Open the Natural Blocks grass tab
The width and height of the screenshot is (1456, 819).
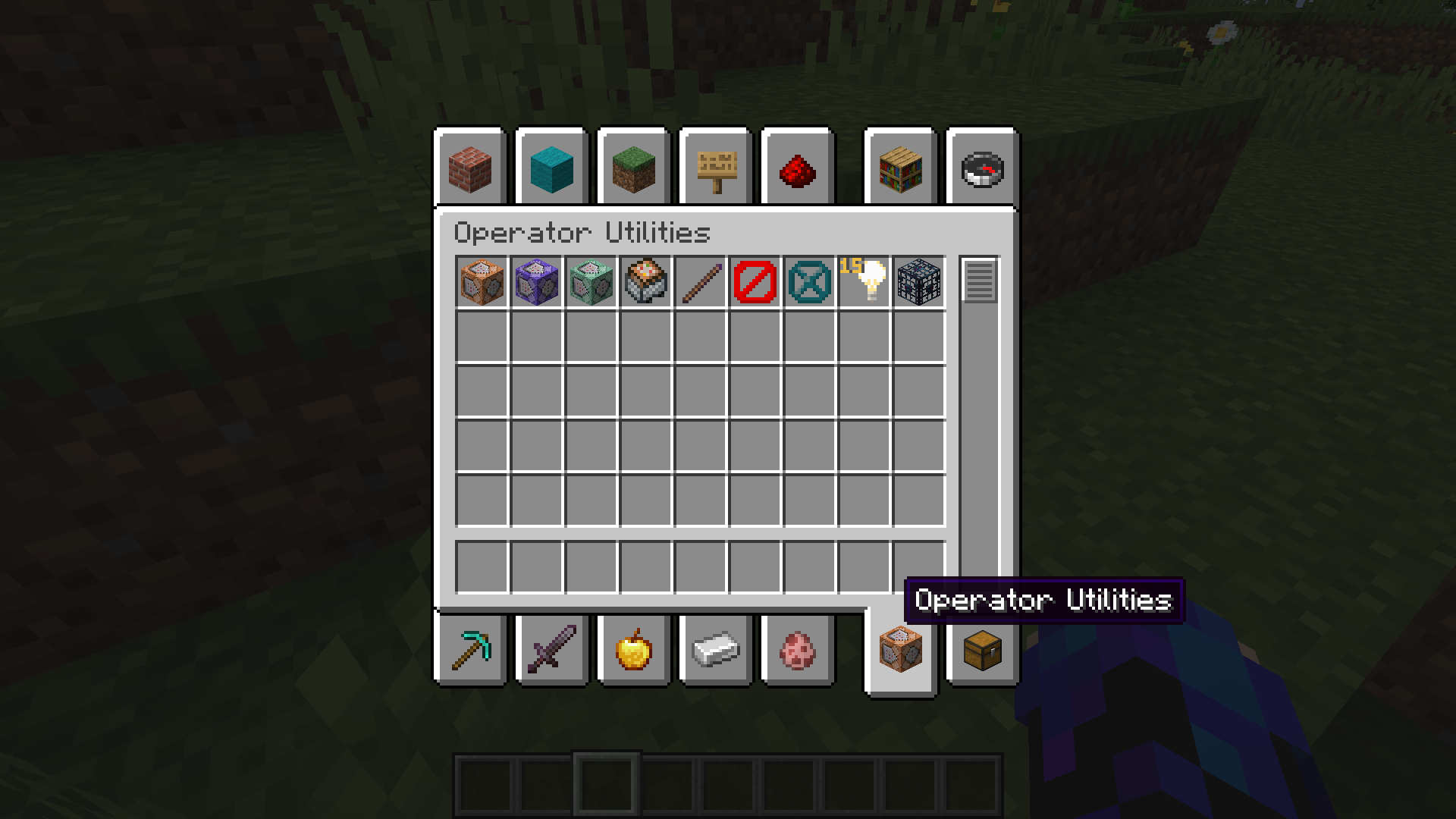633,168
